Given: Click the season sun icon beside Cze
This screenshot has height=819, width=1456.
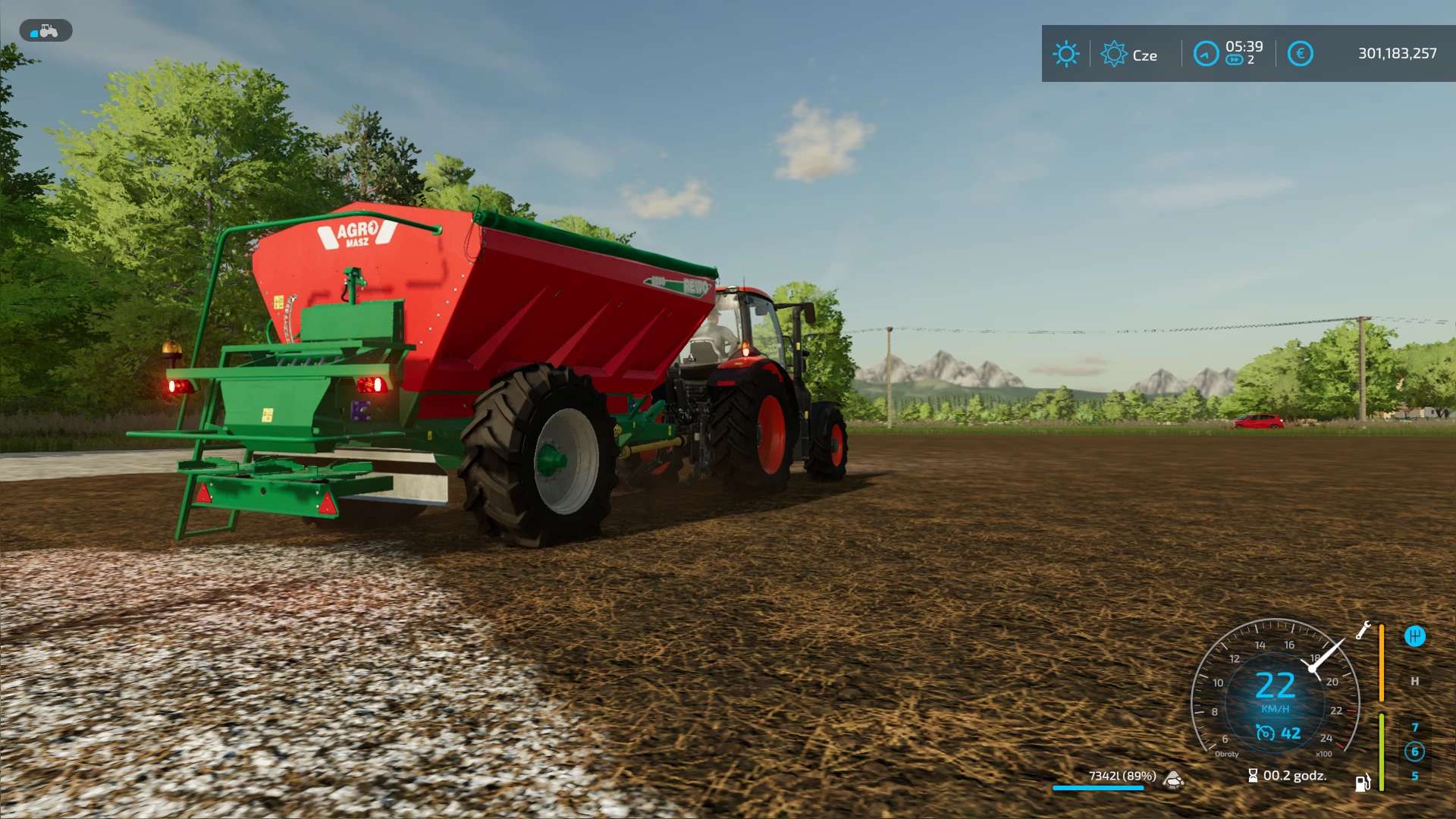Looking at the screenshot, I should (x=1114, y=54).
